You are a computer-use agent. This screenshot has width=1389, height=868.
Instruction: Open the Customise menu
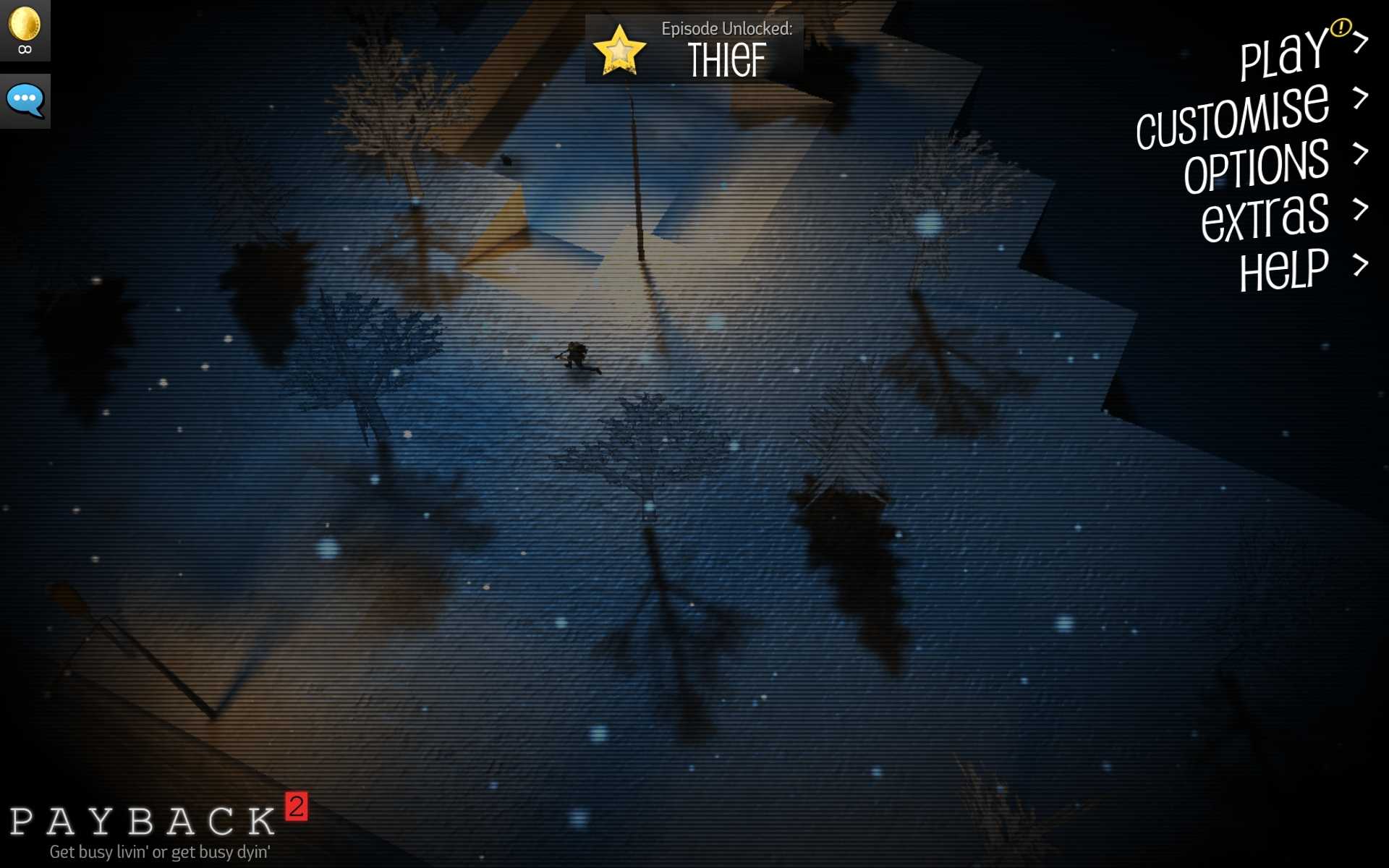[x=1233, y=116]
